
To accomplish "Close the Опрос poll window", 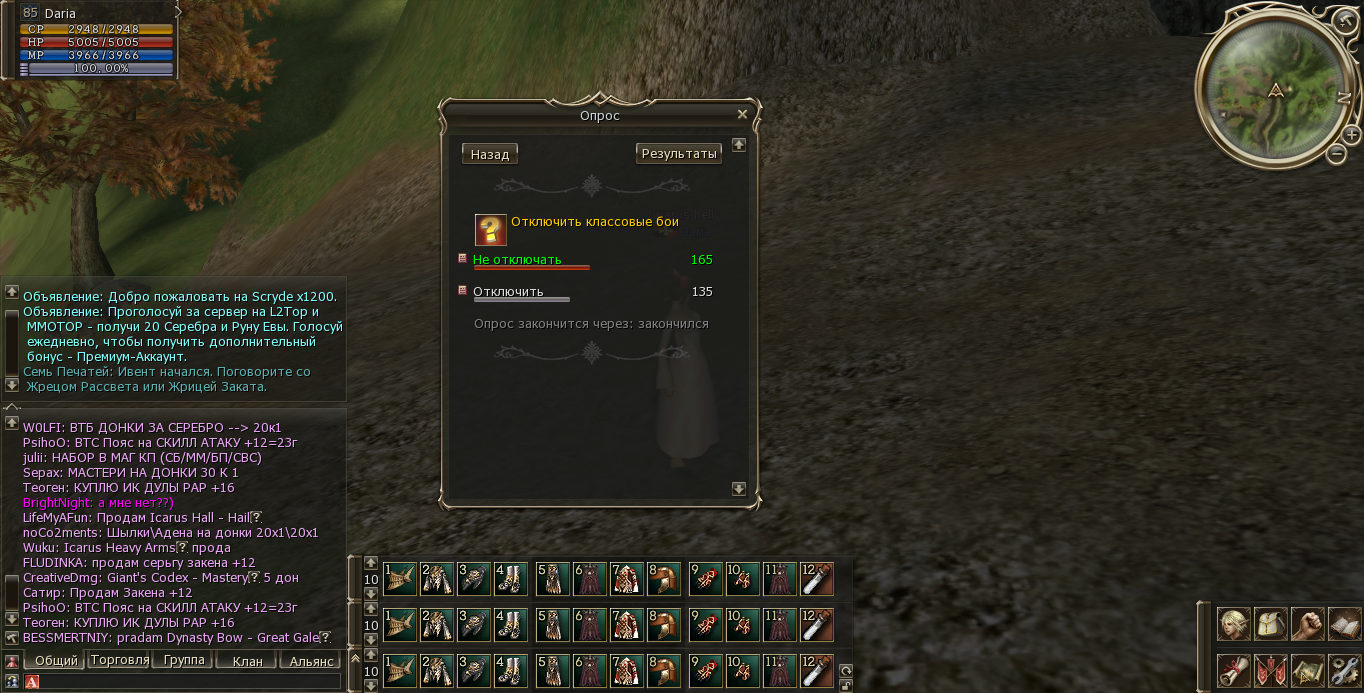I will pyautogui.click(x=742, y=115).
